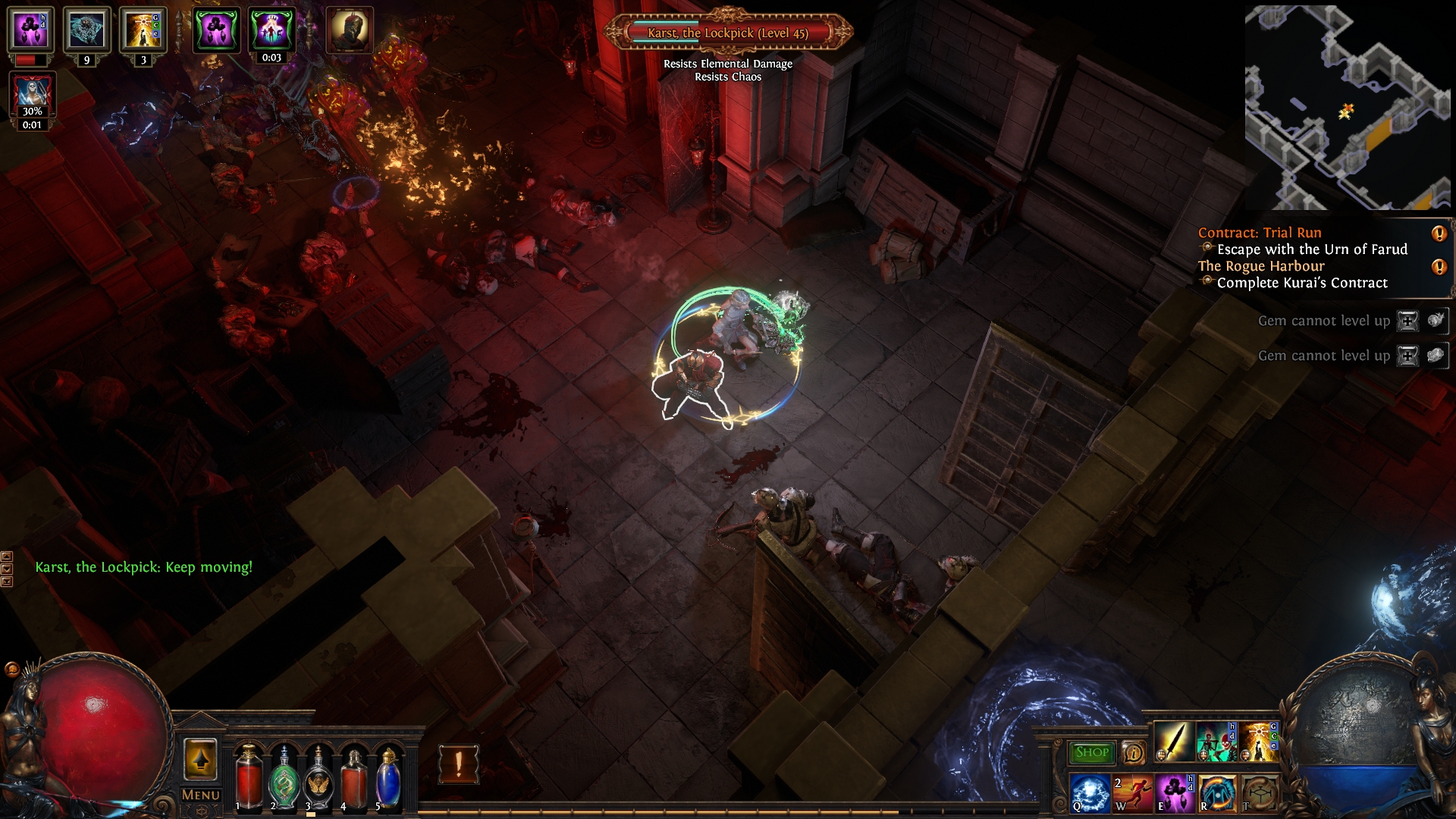Activate the blue aura figure skill on R
This screenshot has height=819, width=1456.
point(1217,793)
